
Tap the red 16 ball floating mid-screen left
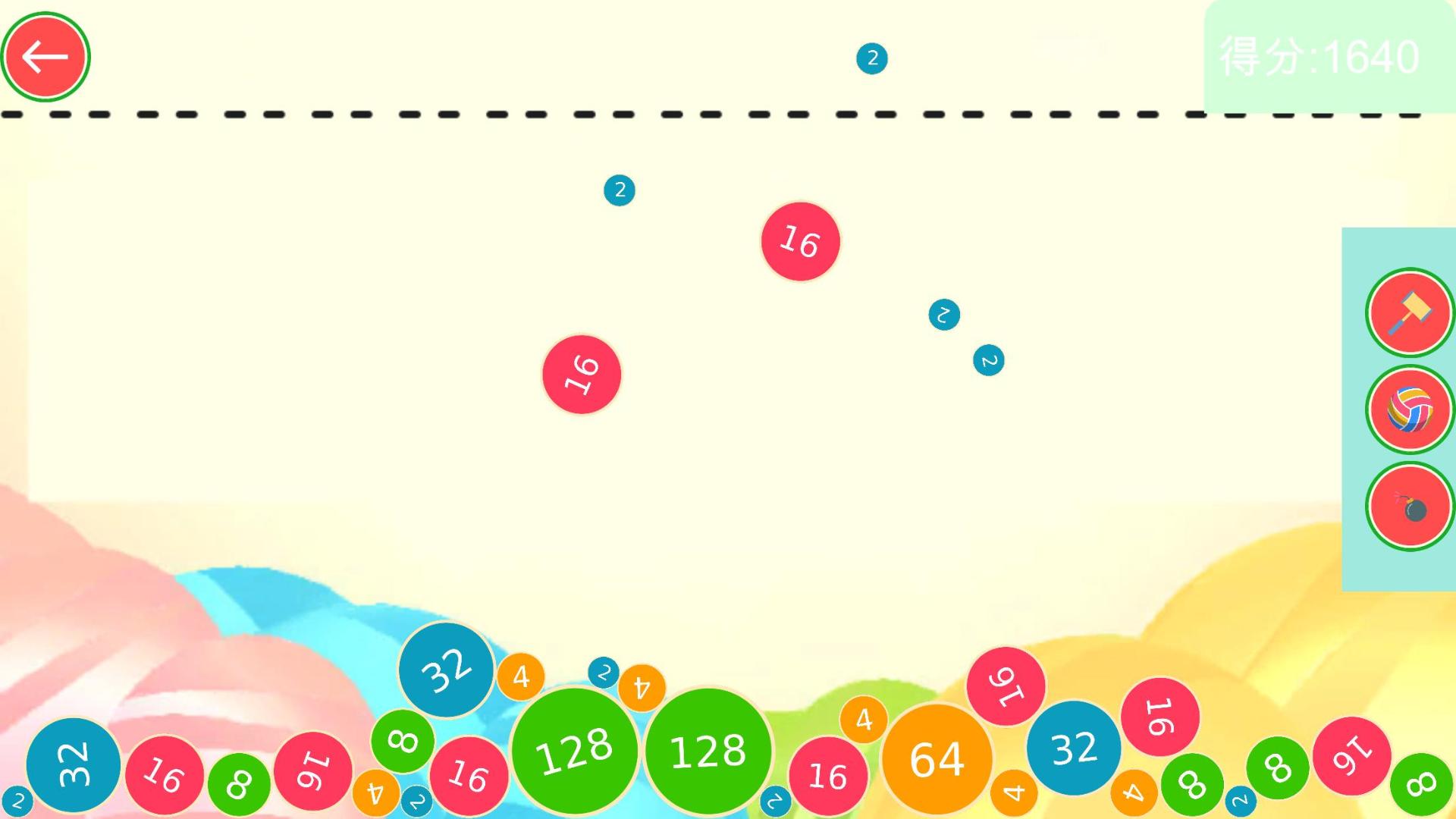[x=580, y=374]
